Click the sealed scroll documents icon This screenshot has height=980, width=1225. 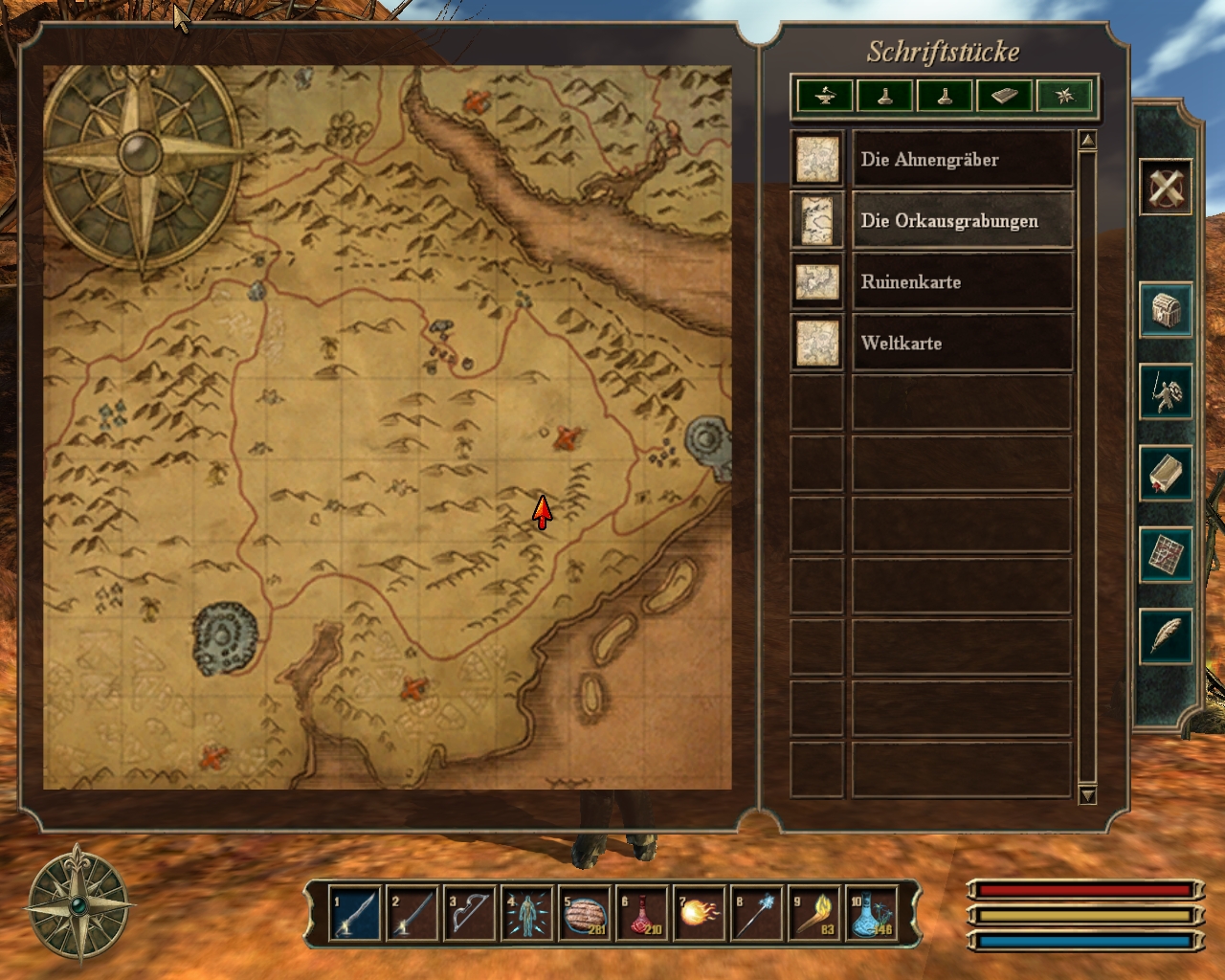point(1165,473)
